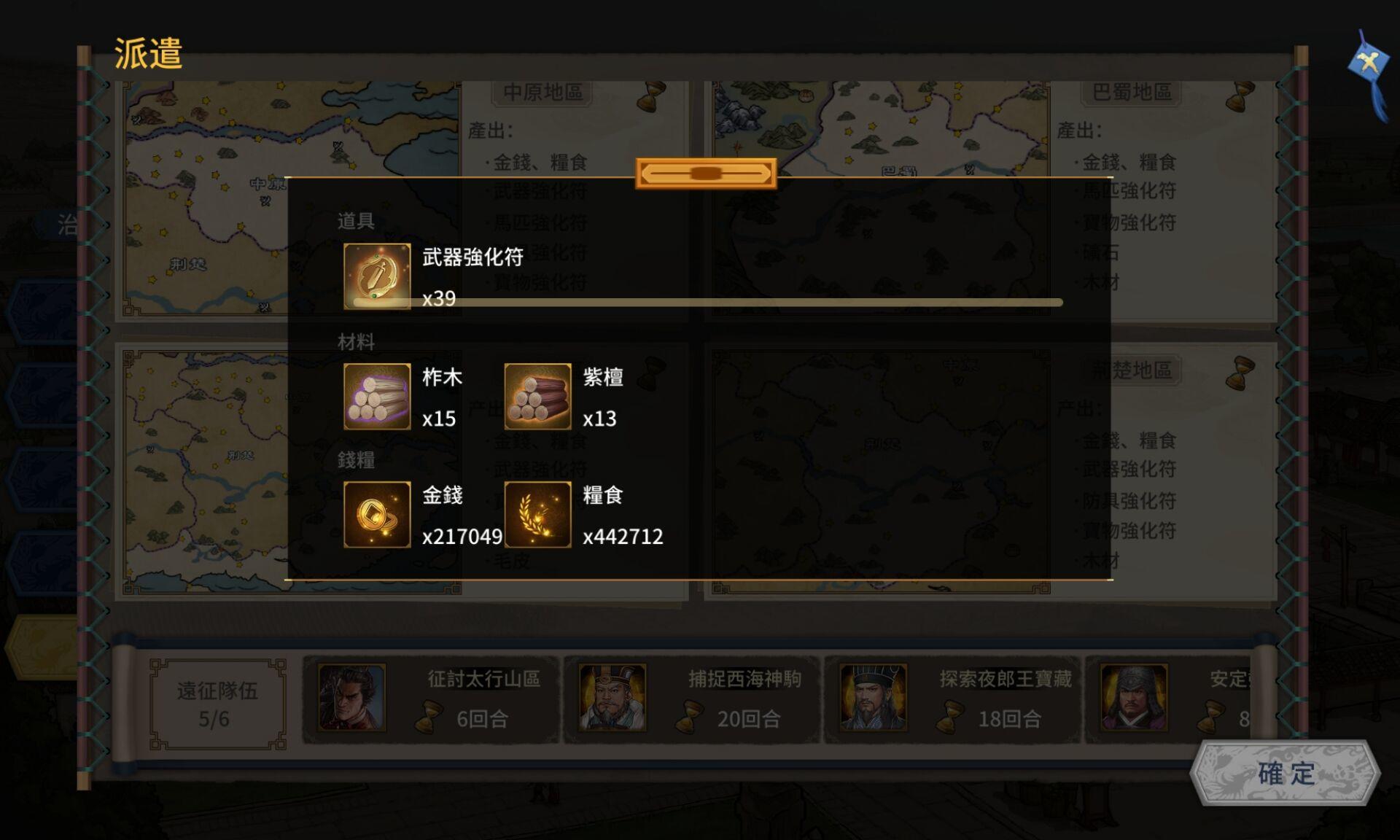Click the 柞木 material icon
Viewport: 1400px width, 840px height.
pyautogui.click(x=378, y=396)
